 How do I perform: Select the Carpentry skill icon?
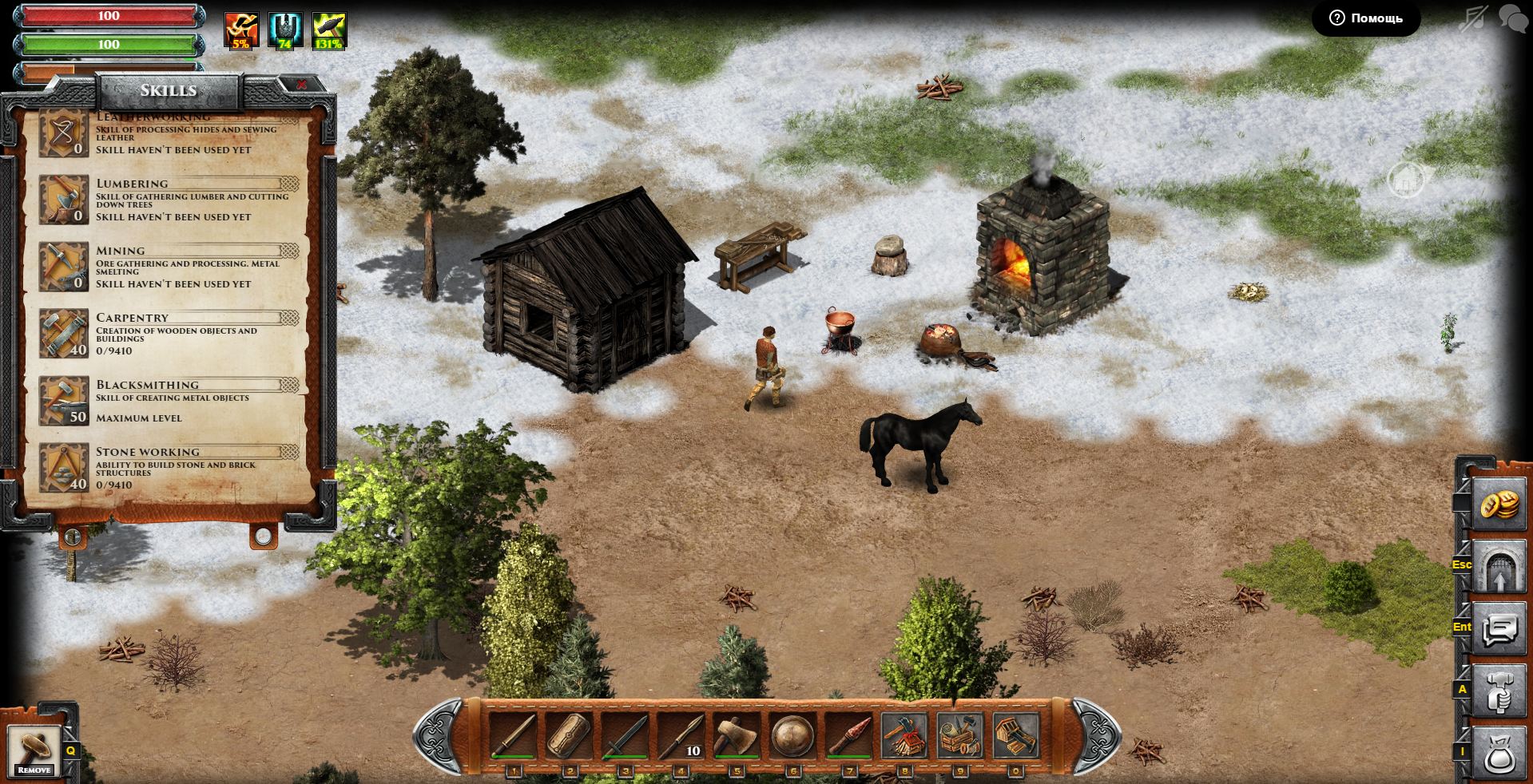point(64,334)
